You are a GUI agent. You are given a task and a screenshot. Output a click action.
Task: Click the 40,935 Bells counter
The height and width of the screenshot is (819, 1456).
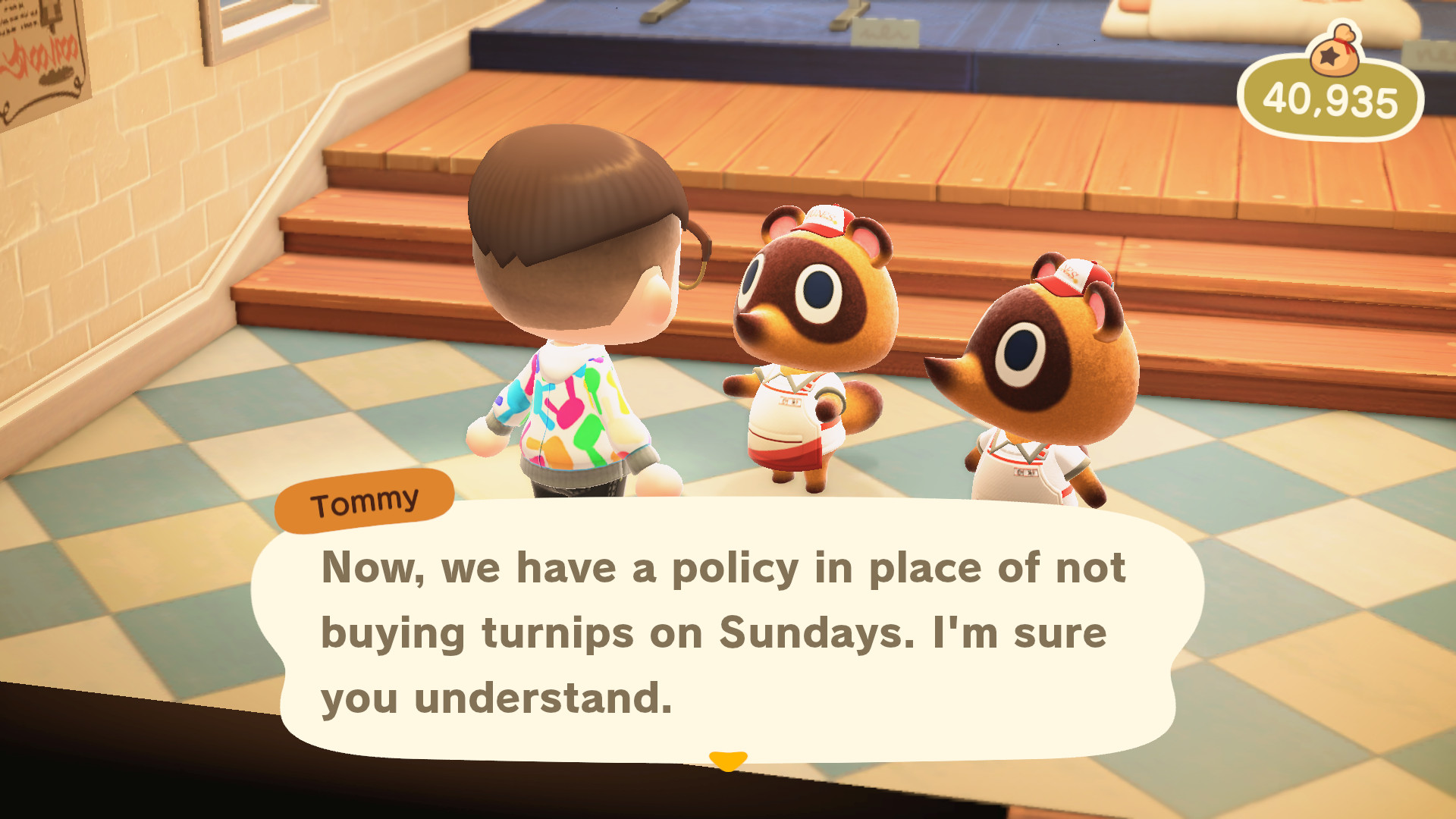pyautogui.click(x=1329, y=100)
